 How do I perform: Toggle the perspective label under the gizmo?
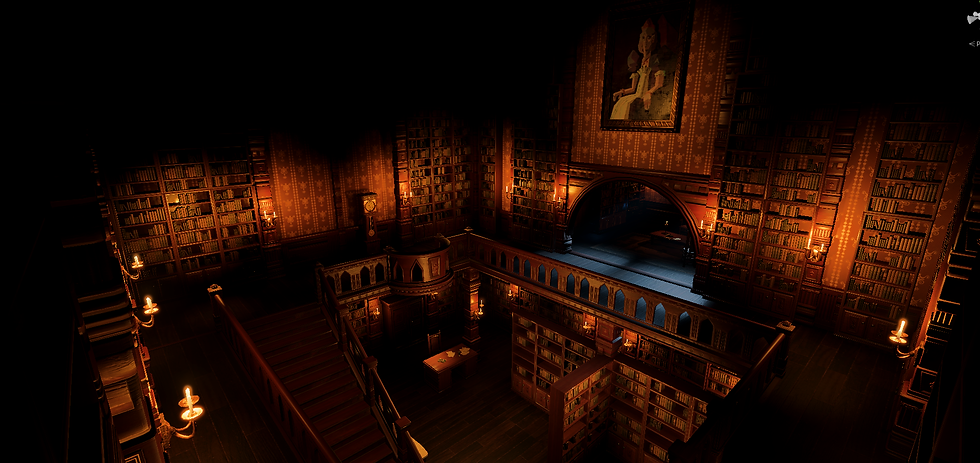973,43
